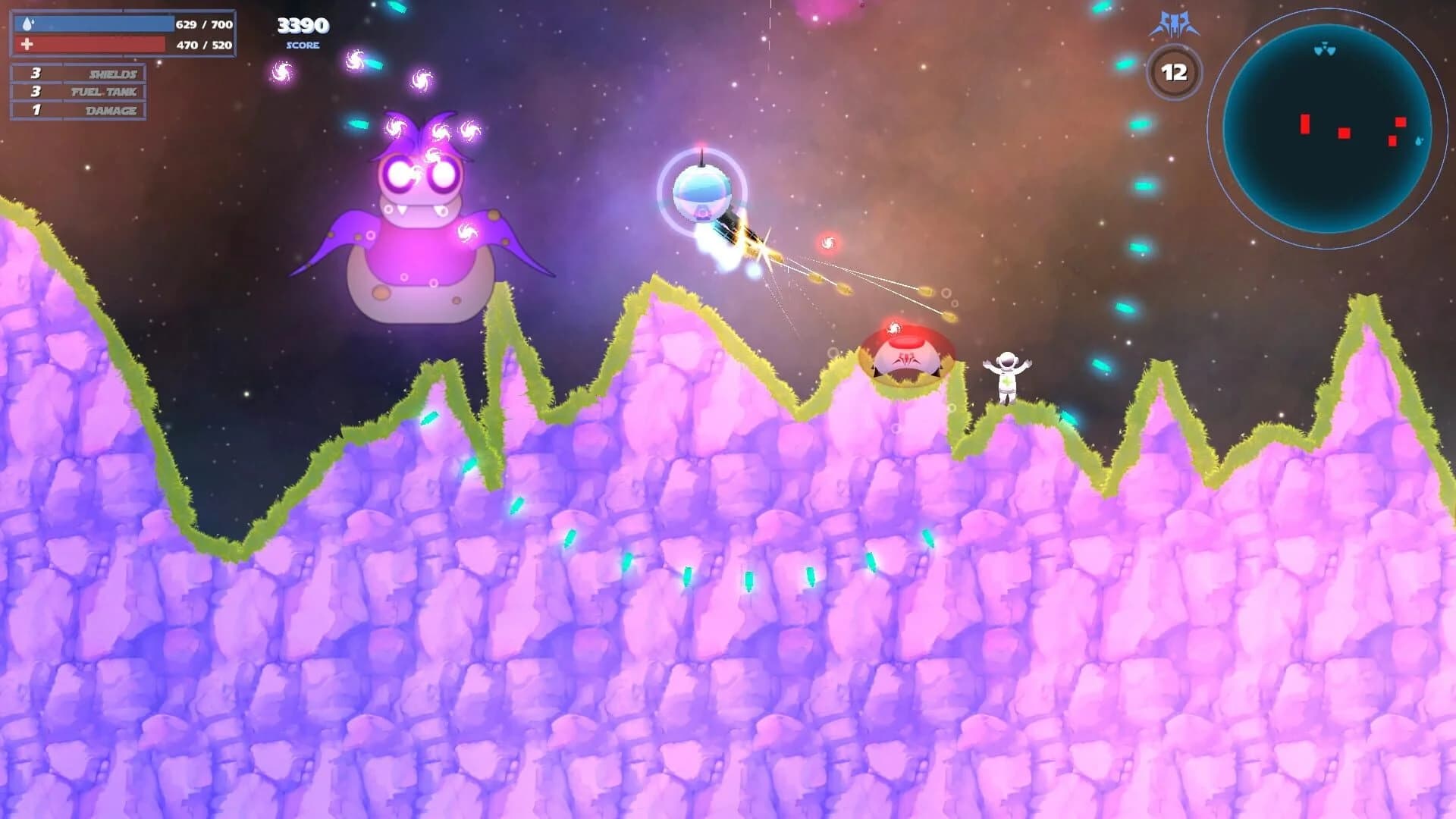
Task: Toggle the circular wave counter showing 12
Action: [1174, 71]
